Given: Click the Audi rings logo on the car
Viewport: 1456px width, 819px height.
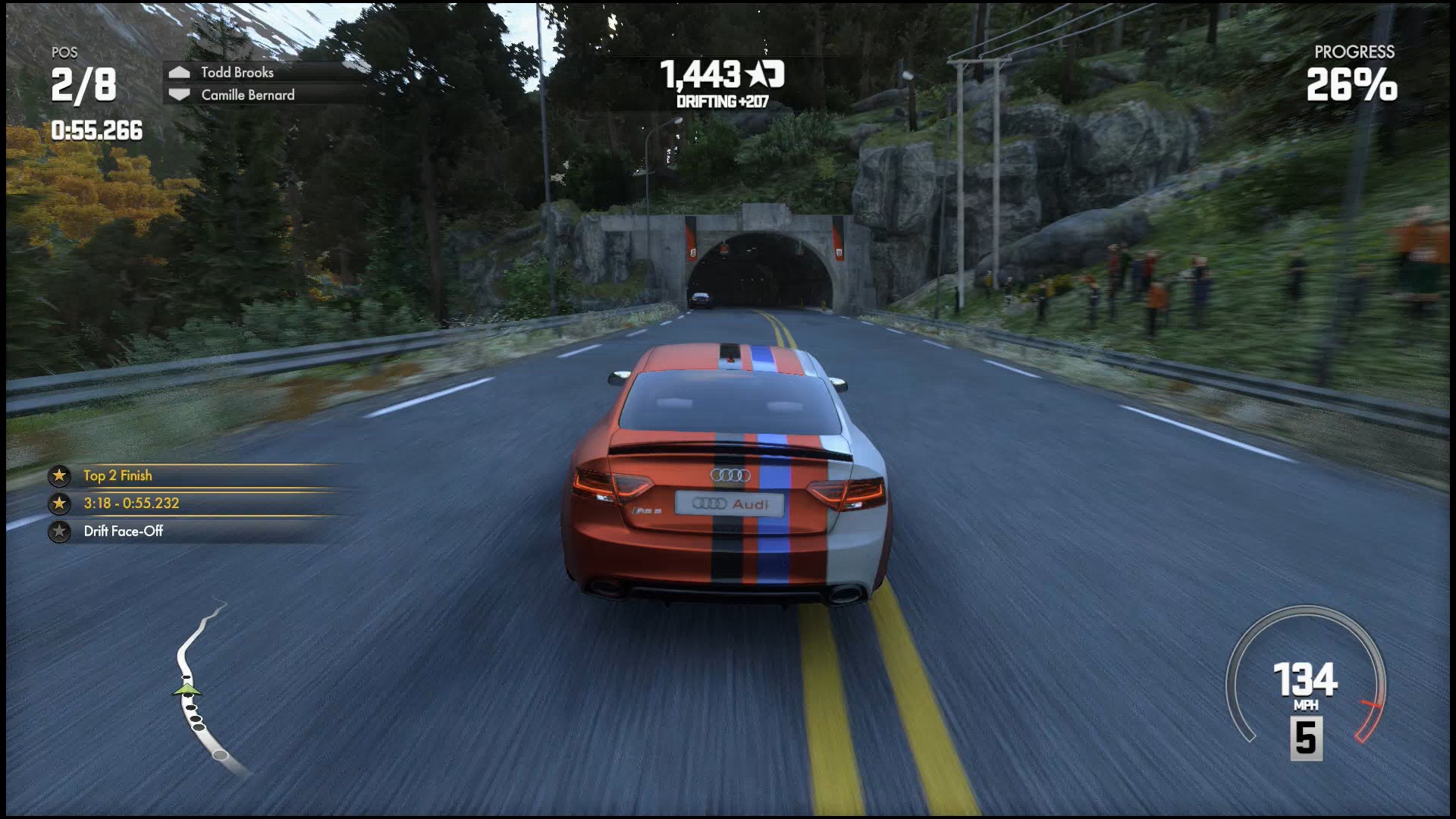Looking at the screenshot, I should pos(731,475).
